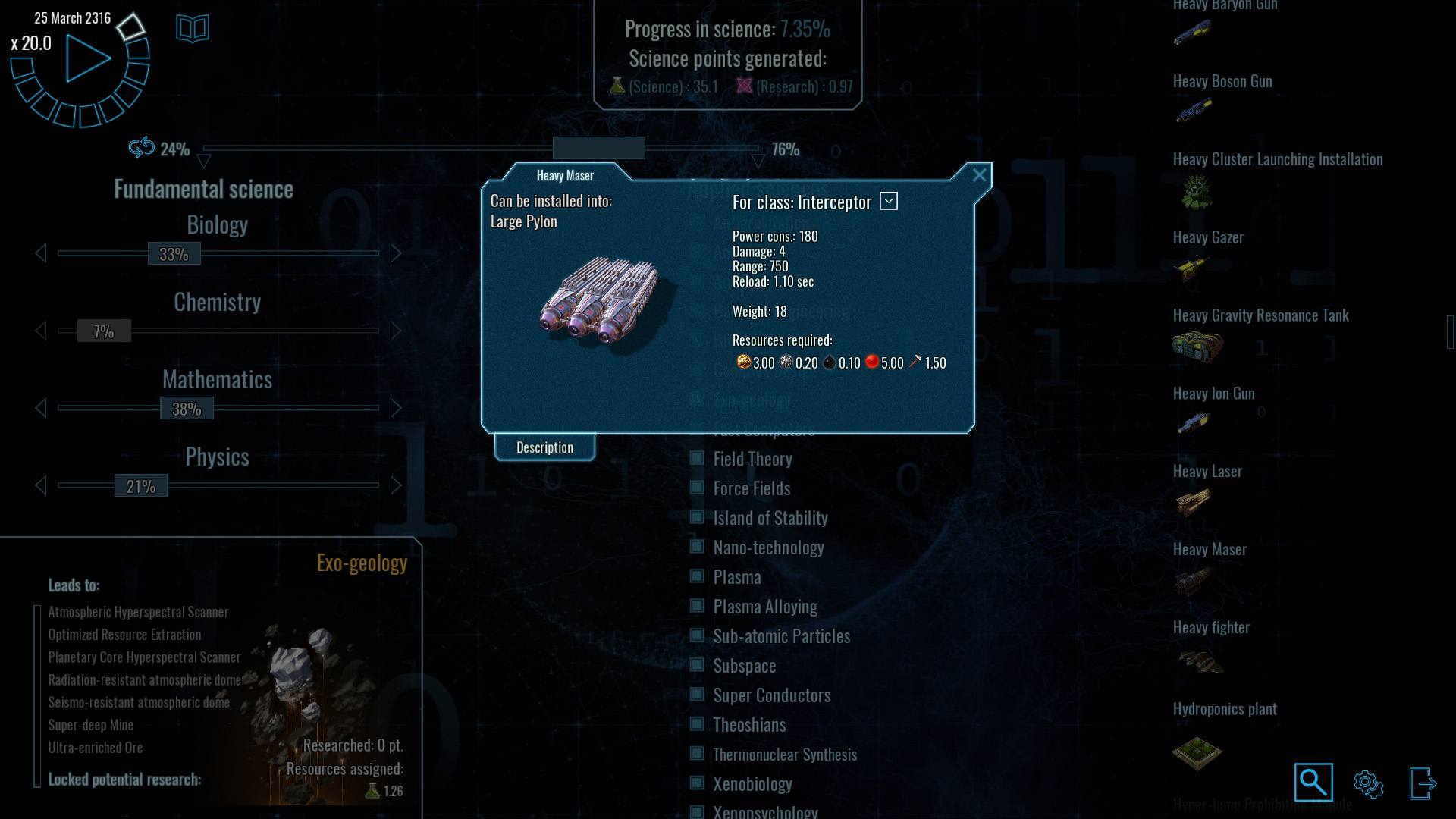Check the Field Theory research checkbox
Screen dimensions: 1456x819
tap(697, 459)
